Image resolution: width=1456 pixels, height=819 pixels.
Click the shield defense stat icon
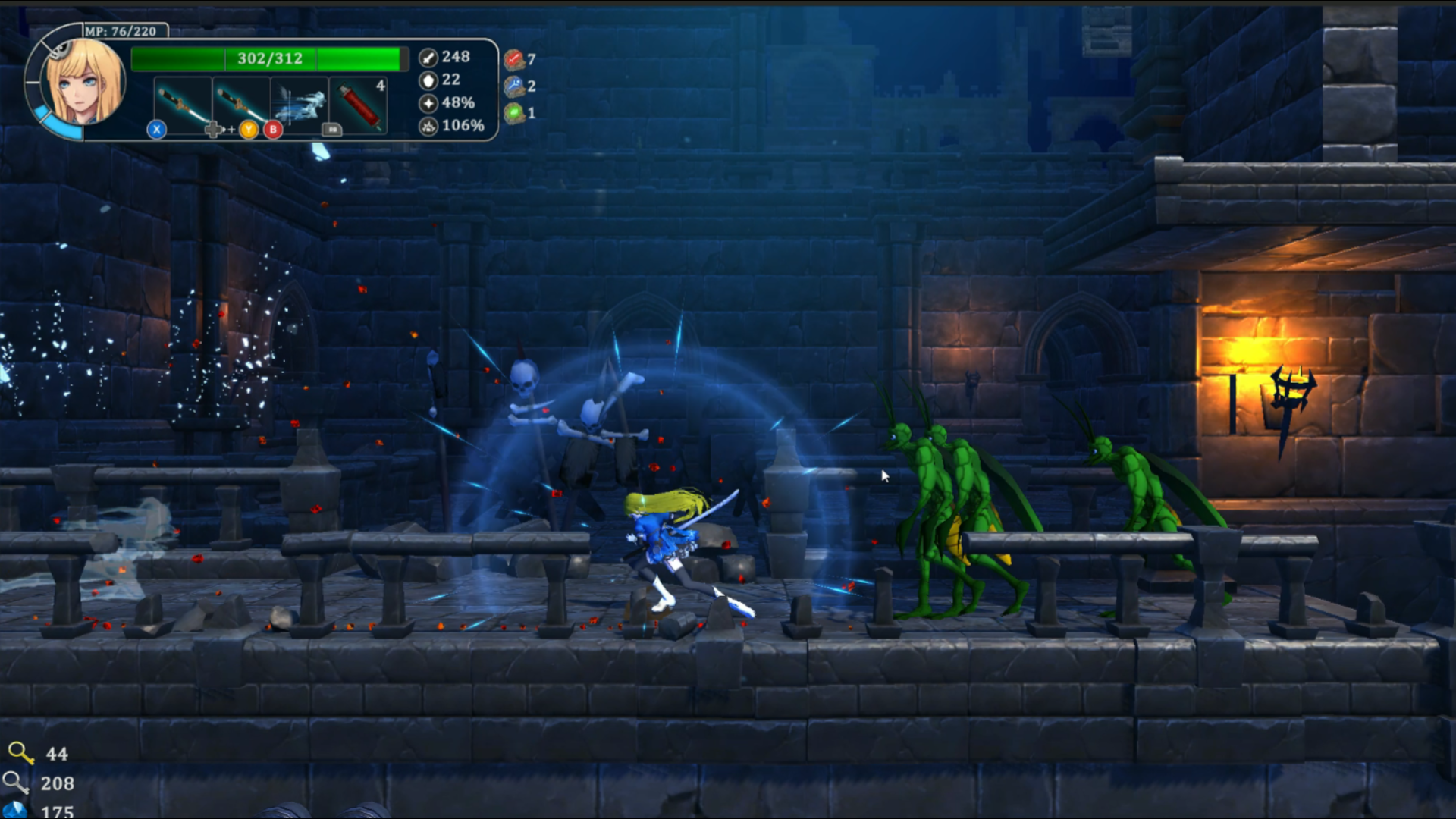coord(430,80)
